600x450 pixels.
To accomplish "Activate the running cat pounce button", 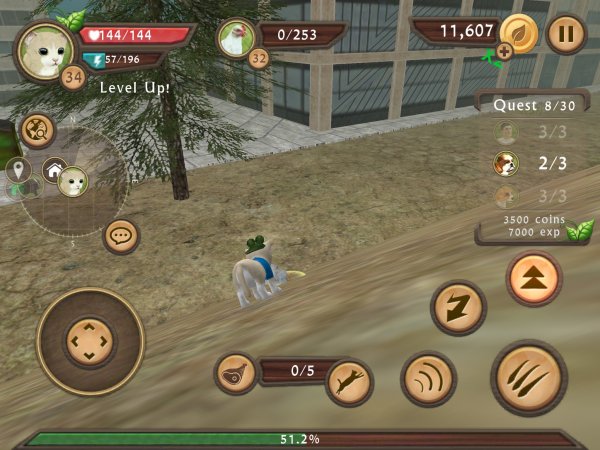I will tap(349, 382).
